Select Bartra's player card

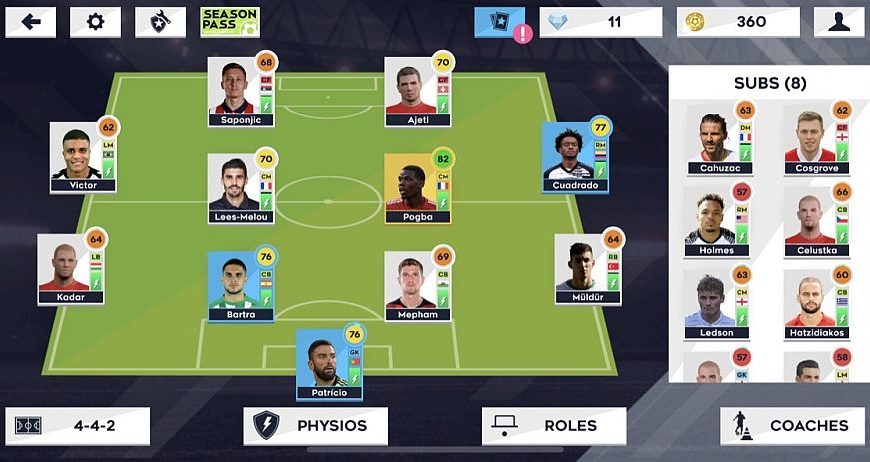coord(240,286)
